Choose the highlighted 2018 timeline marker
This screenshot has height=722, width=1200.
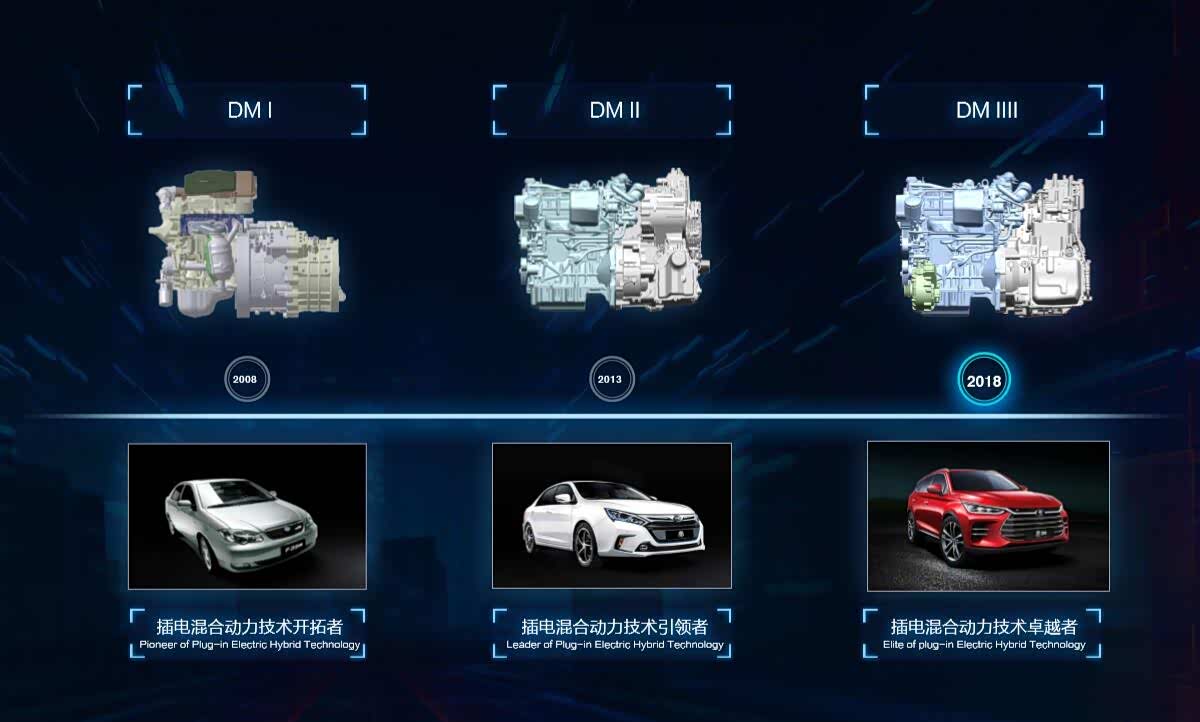coord(984,381)
